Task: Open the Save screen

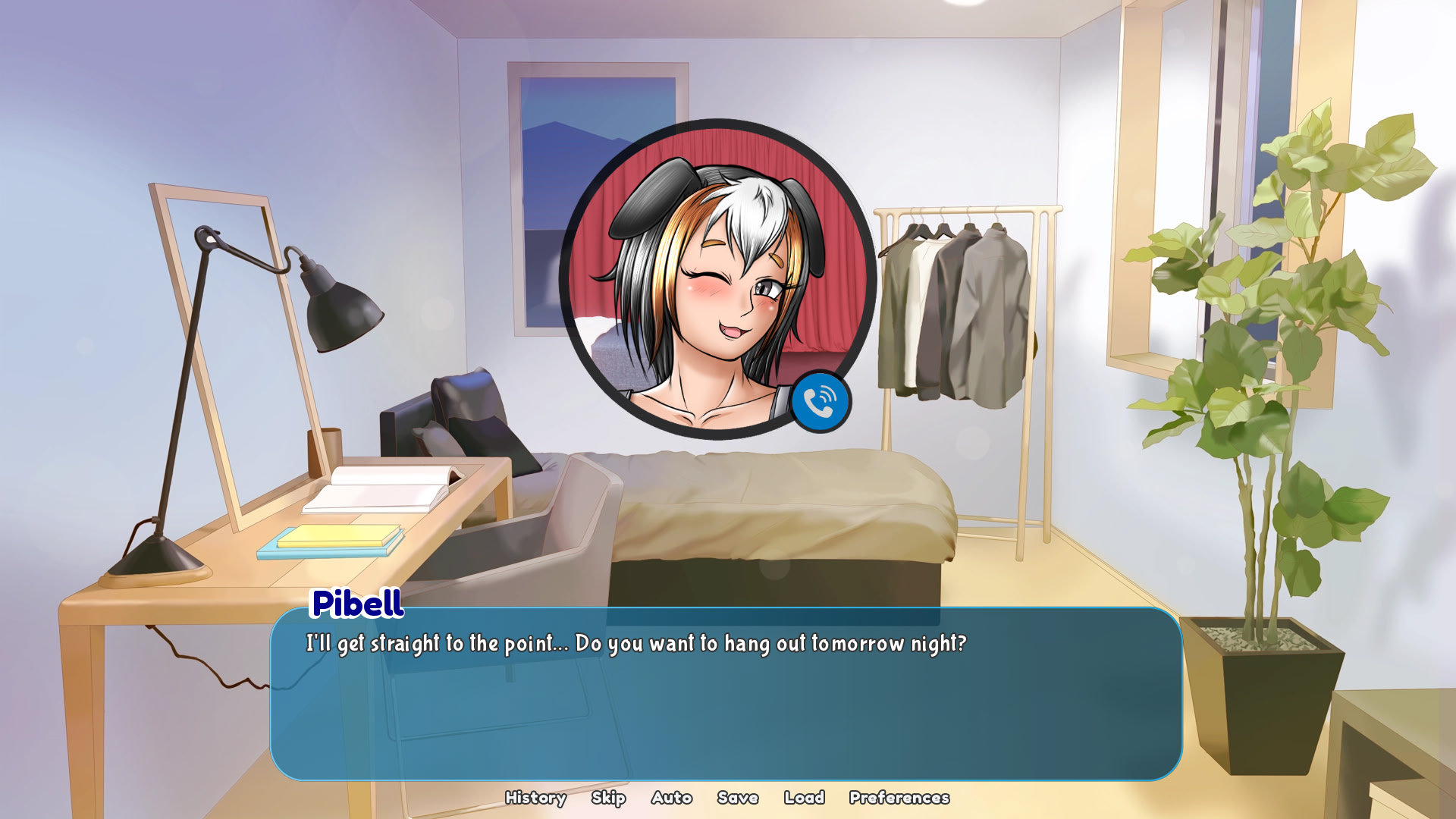Action: (736, 798)
